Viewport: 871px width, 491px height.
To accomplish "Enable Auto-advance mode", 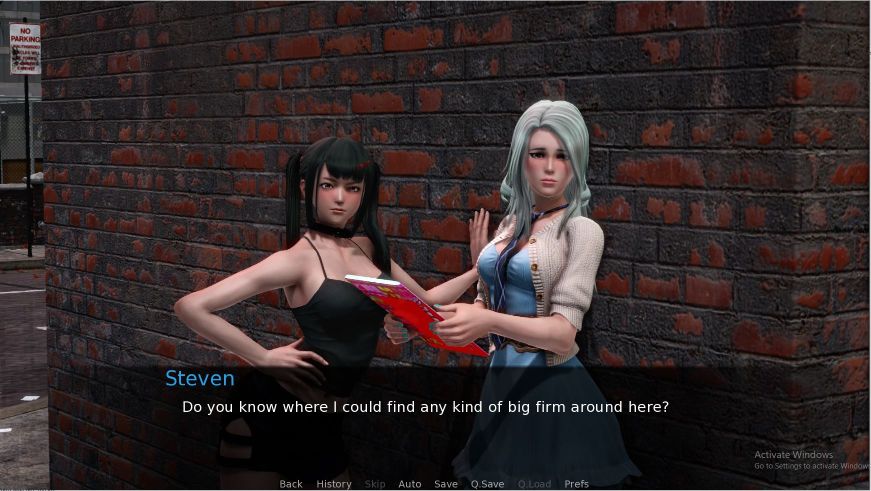I will (x=410, y=484).
